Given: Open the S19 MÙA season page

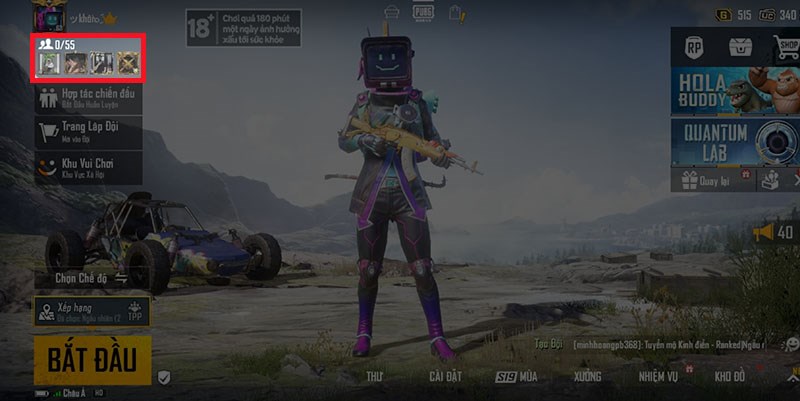Looking at the screenshot, I should 518,377.
